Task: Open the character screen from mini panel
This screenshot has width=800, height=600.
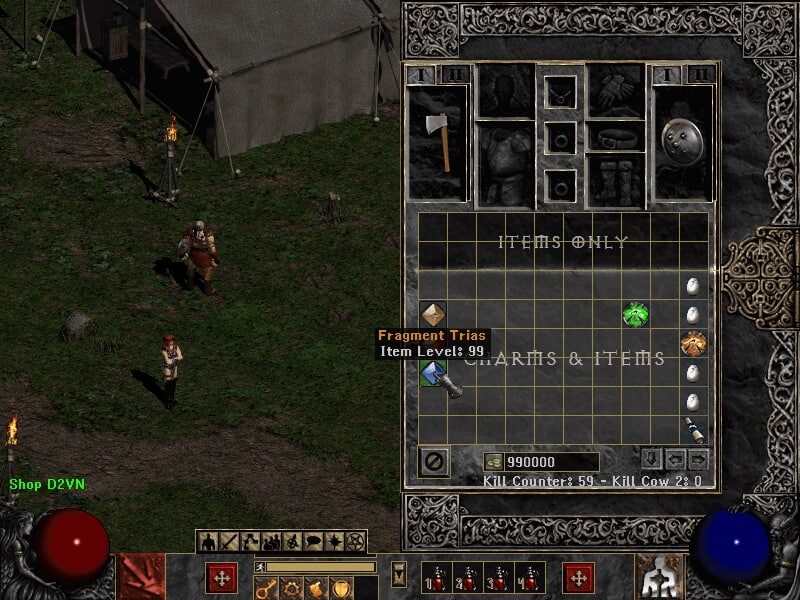Action: [209, 542]
